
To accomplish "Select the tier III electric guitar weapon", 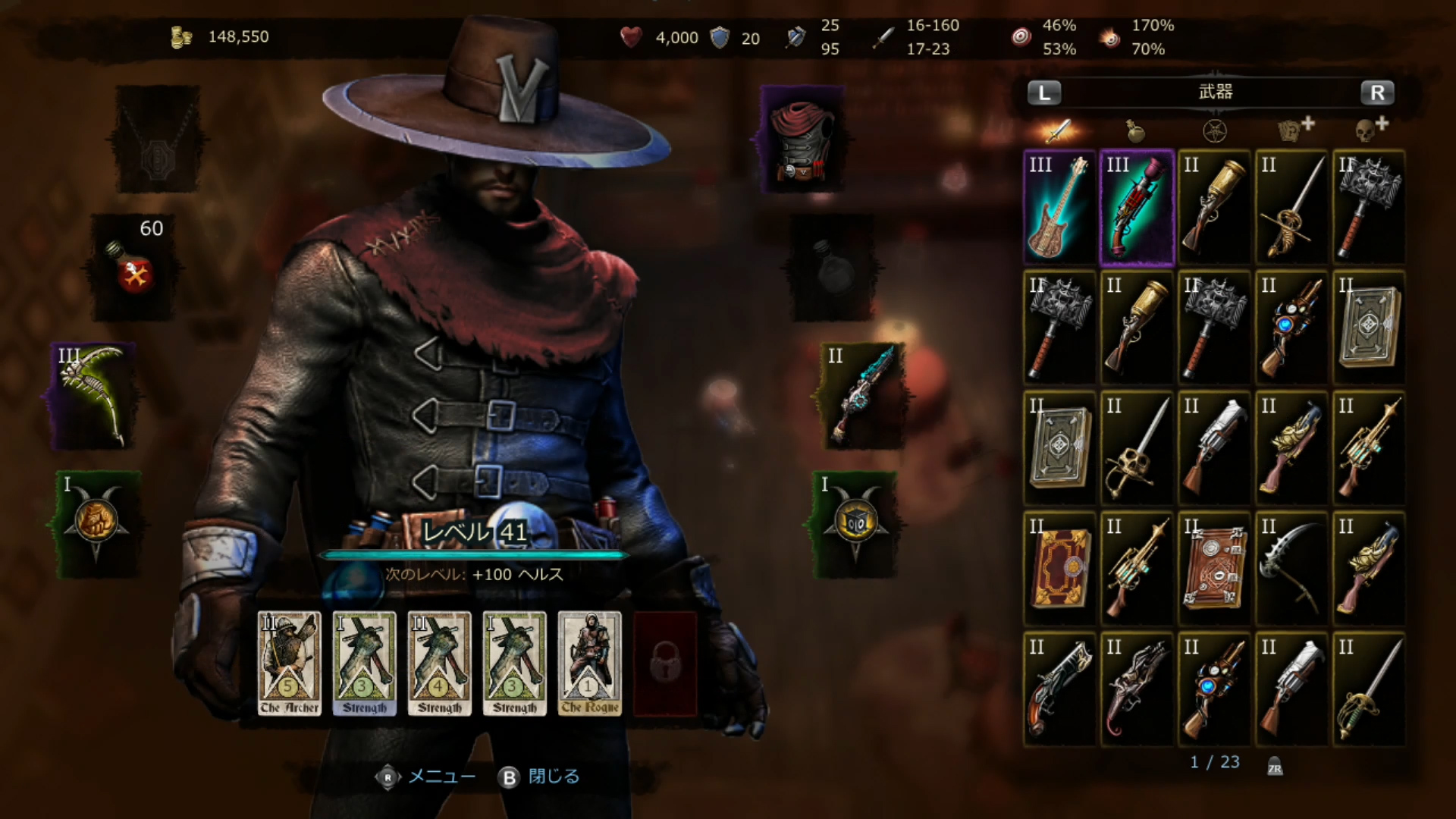I will 1059,208.
